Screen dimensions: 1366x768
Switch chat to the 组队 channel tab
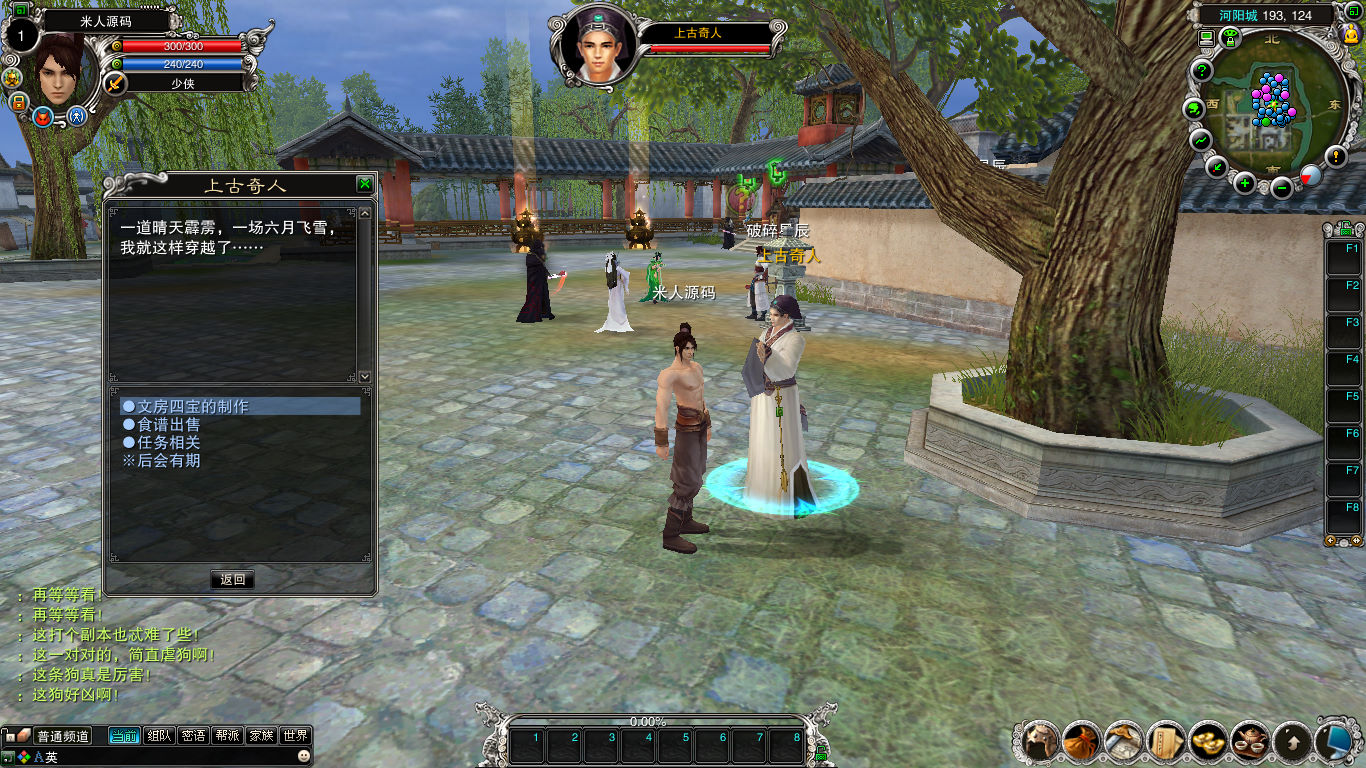(x=159, y=736)
